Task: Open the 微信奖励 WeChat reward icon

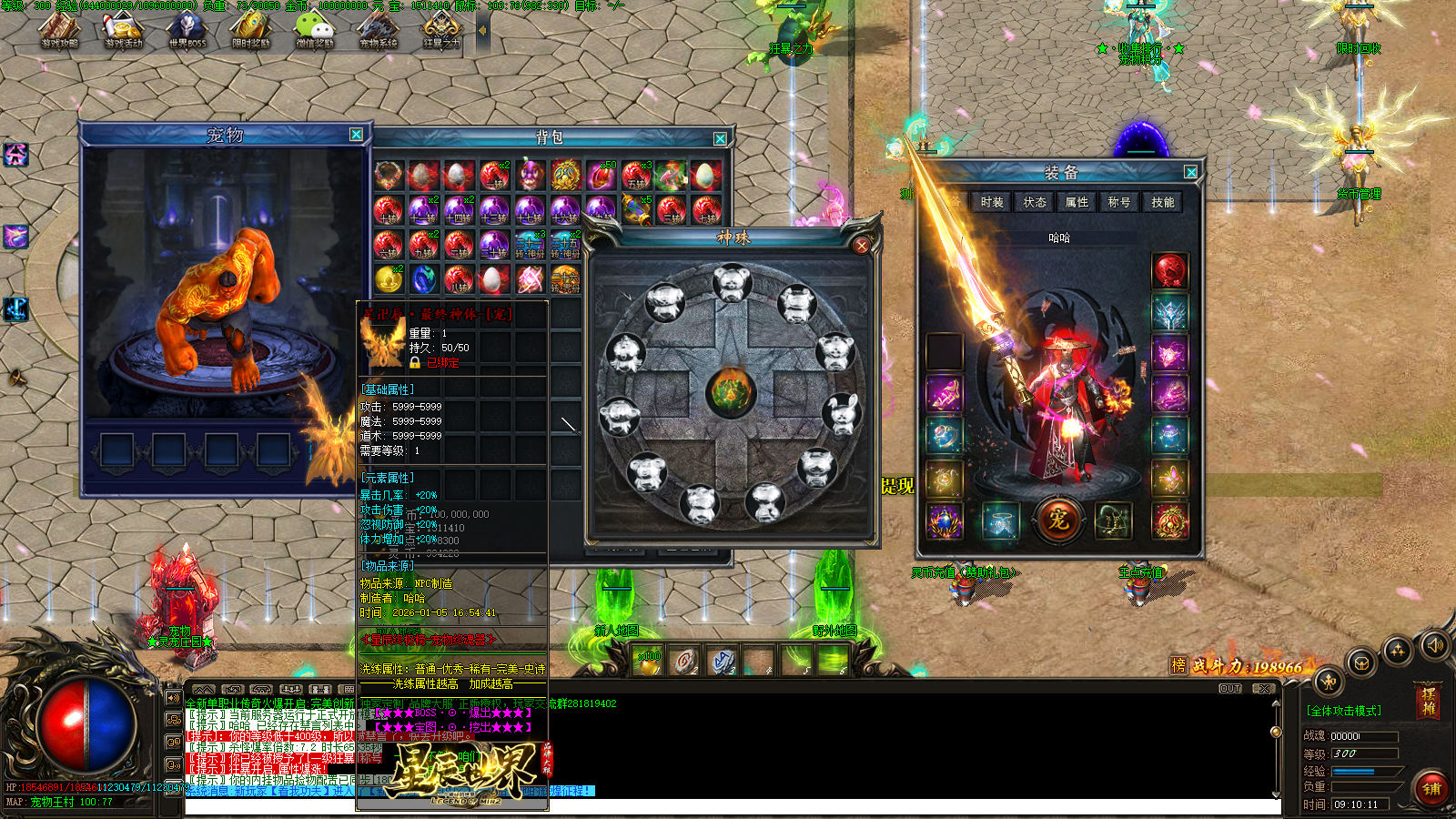Action: coord(315,28)
